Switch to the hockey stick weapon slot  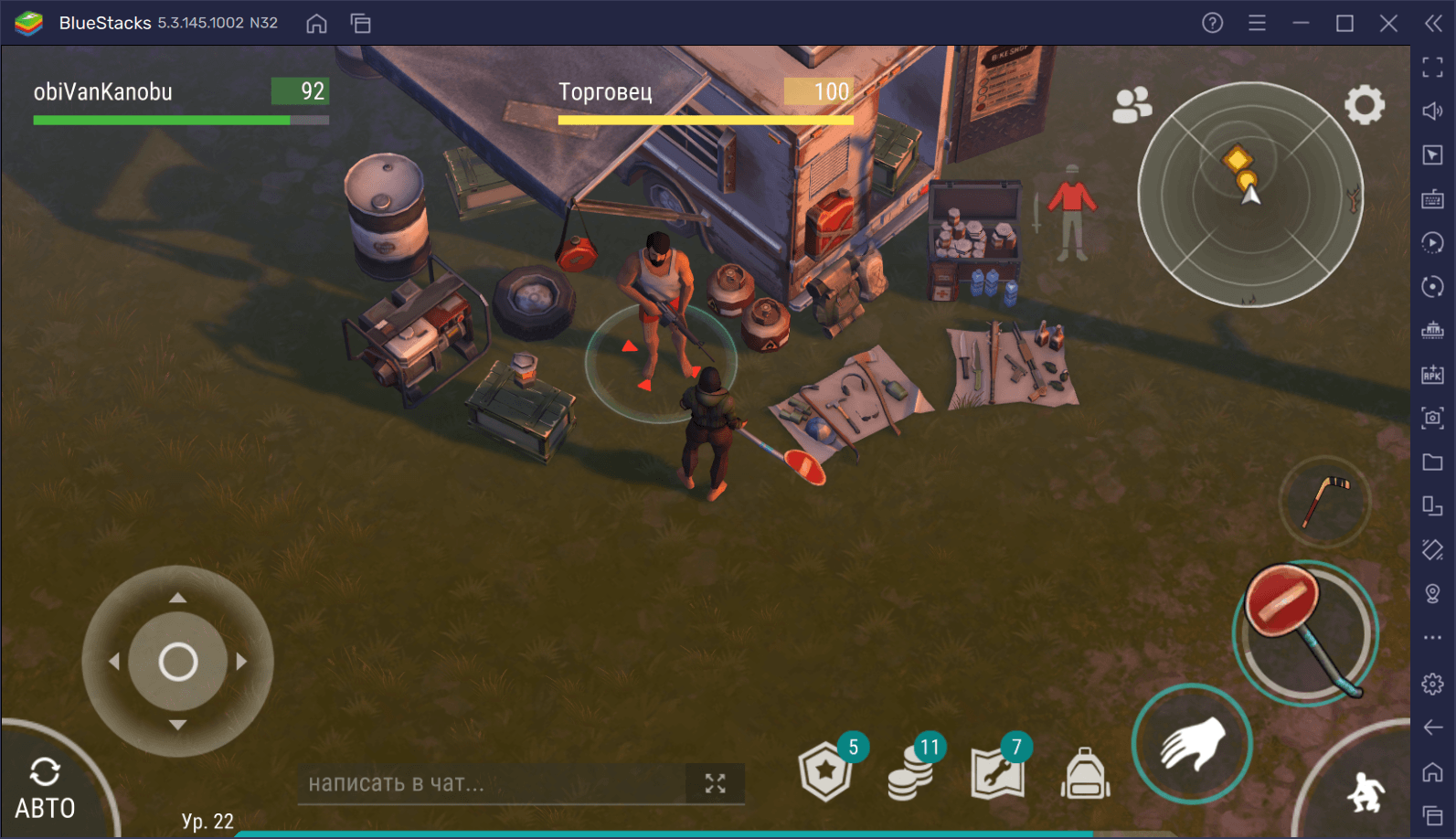tap(1323, 501)
